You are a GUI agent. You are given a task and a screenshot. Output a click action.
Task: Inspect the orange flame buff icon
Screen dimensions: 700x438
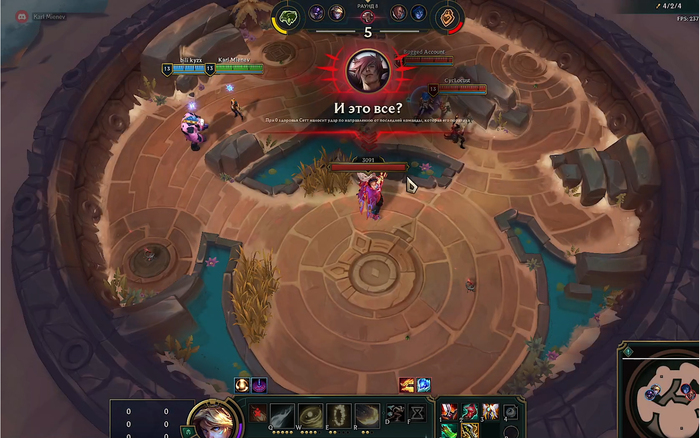tap(408, 385)
